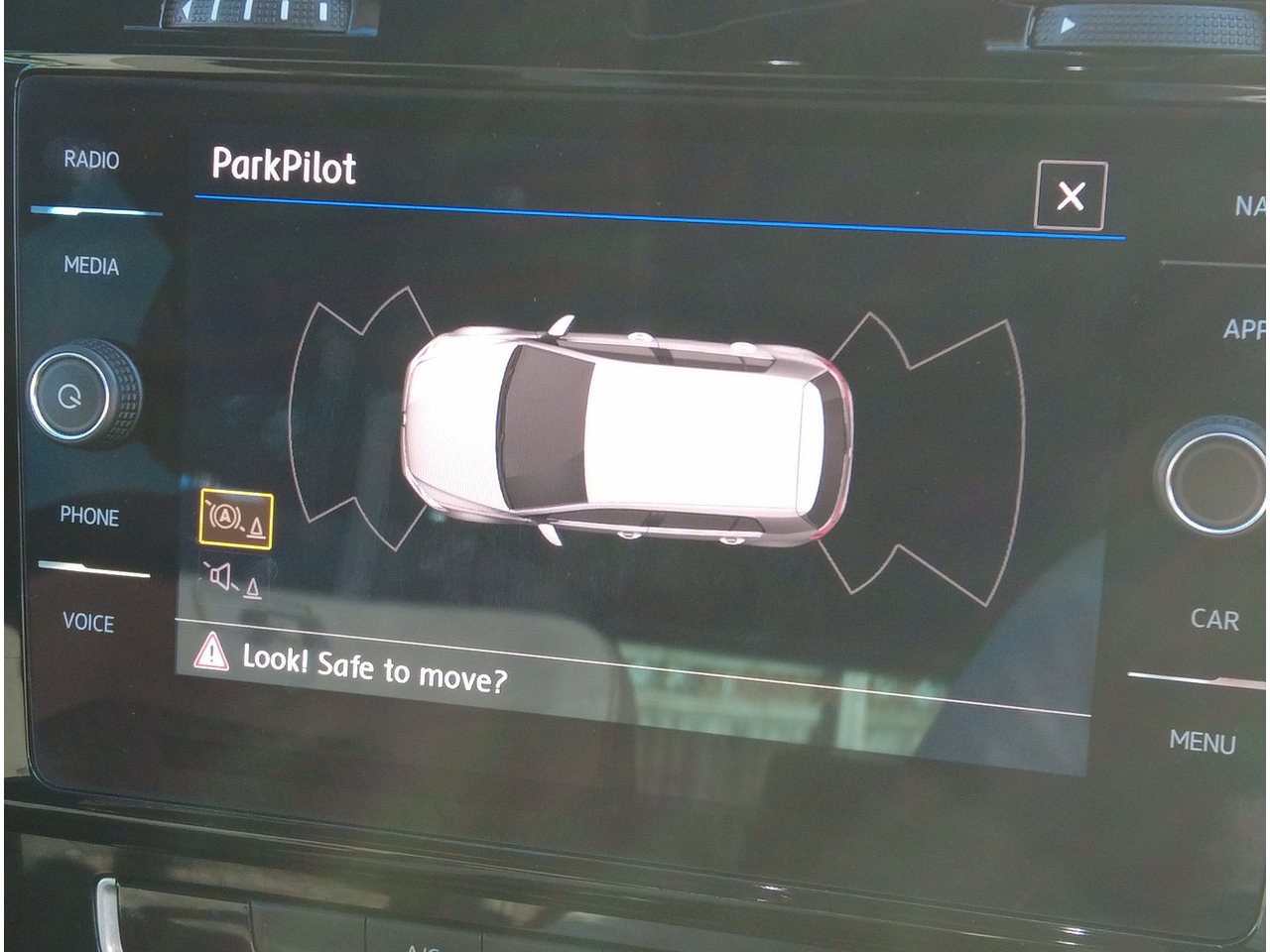Viewport: 1270px width, 952px height.
Task: Open the APP menu
Action: coord(1244,329)
